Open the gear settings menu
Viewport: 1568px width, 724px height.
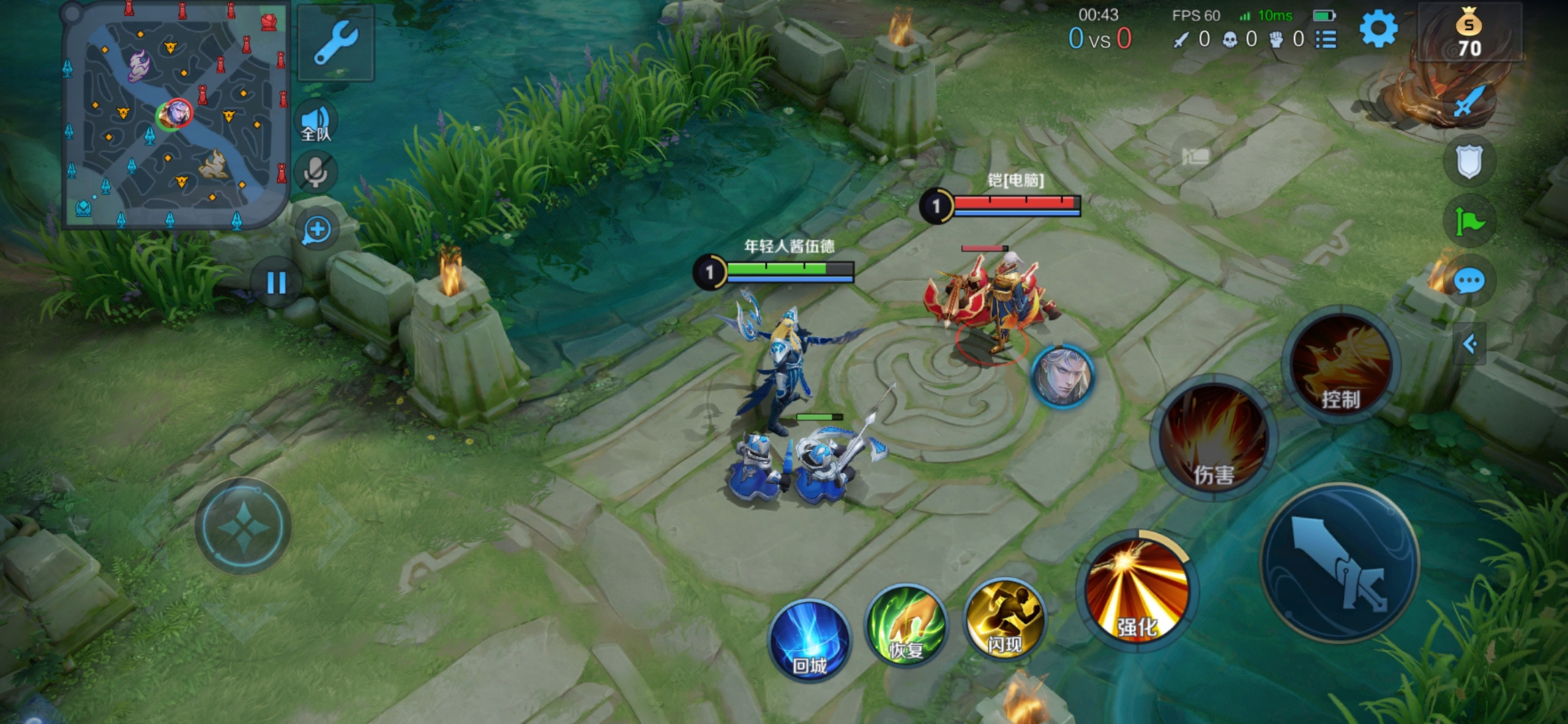click(1378, 29)
